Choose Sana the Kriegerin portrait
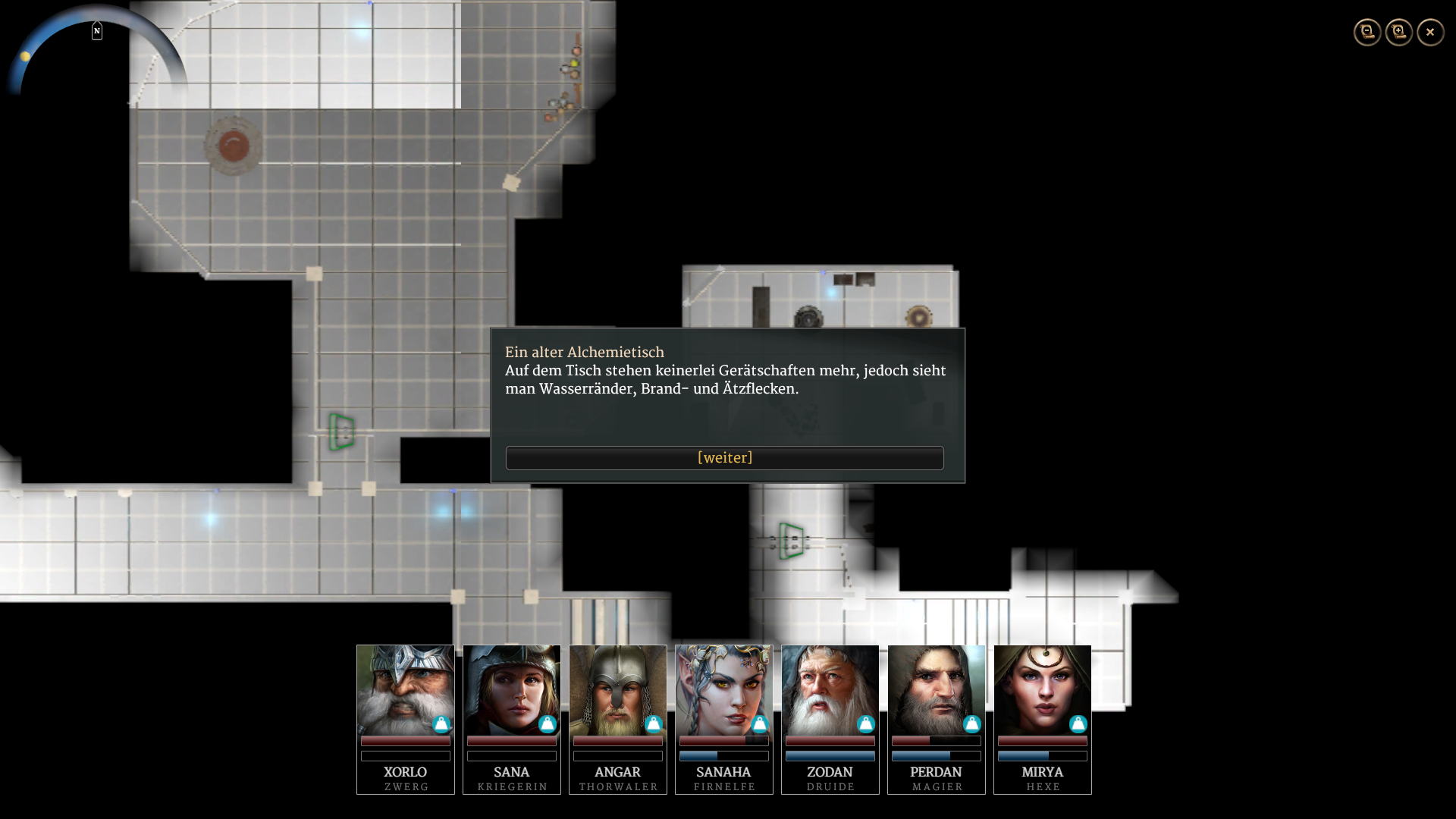This screenshot has width=1456, height=819. pos(512,690)
